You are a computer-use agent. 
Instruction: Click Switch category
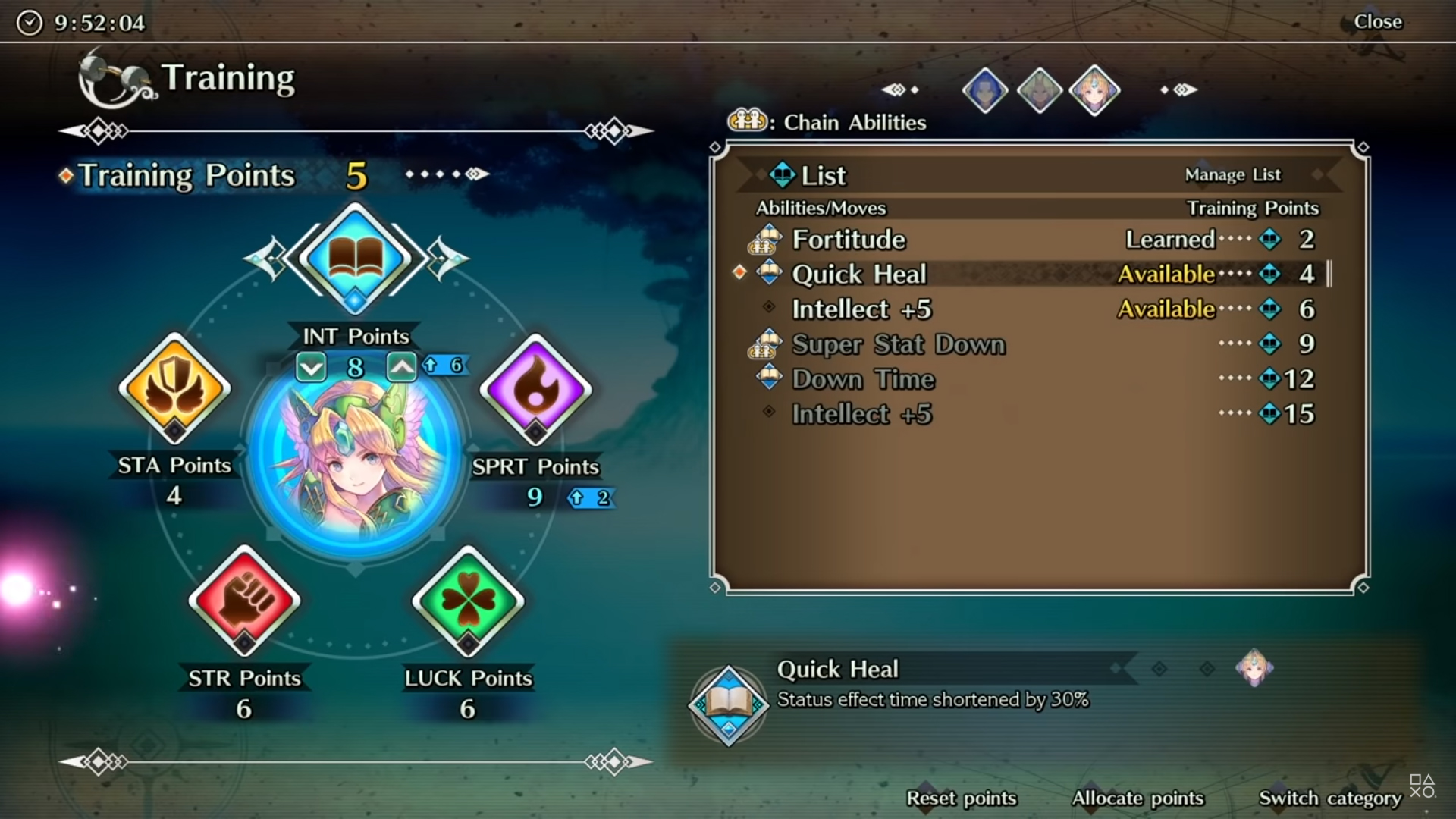point(1329,799)
